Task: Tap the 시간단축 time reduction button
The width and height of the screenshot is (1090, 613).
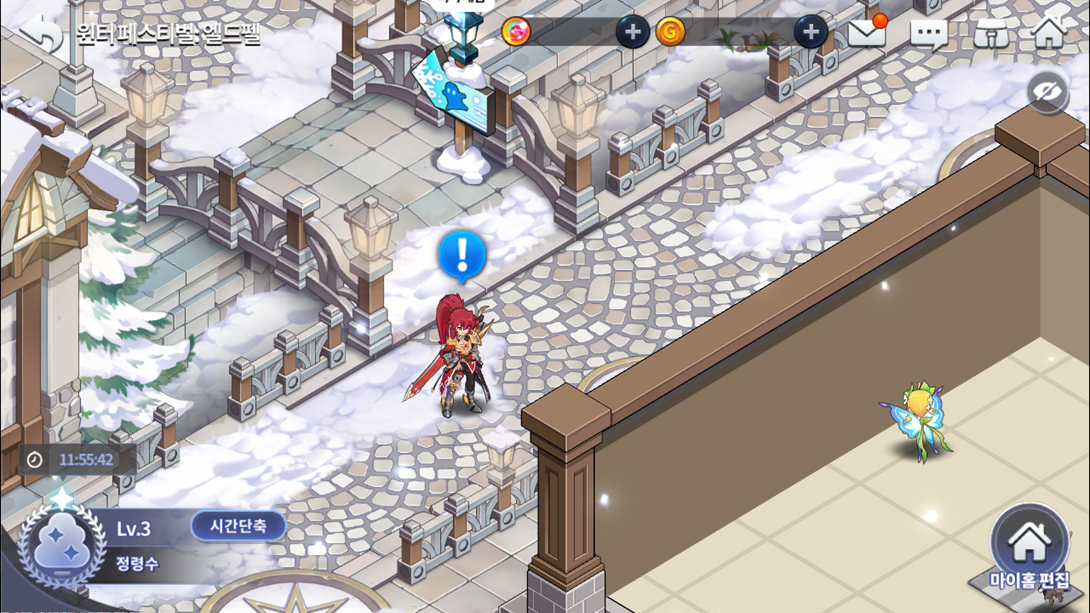Action: pyautogui.click(x=238, y=526)
